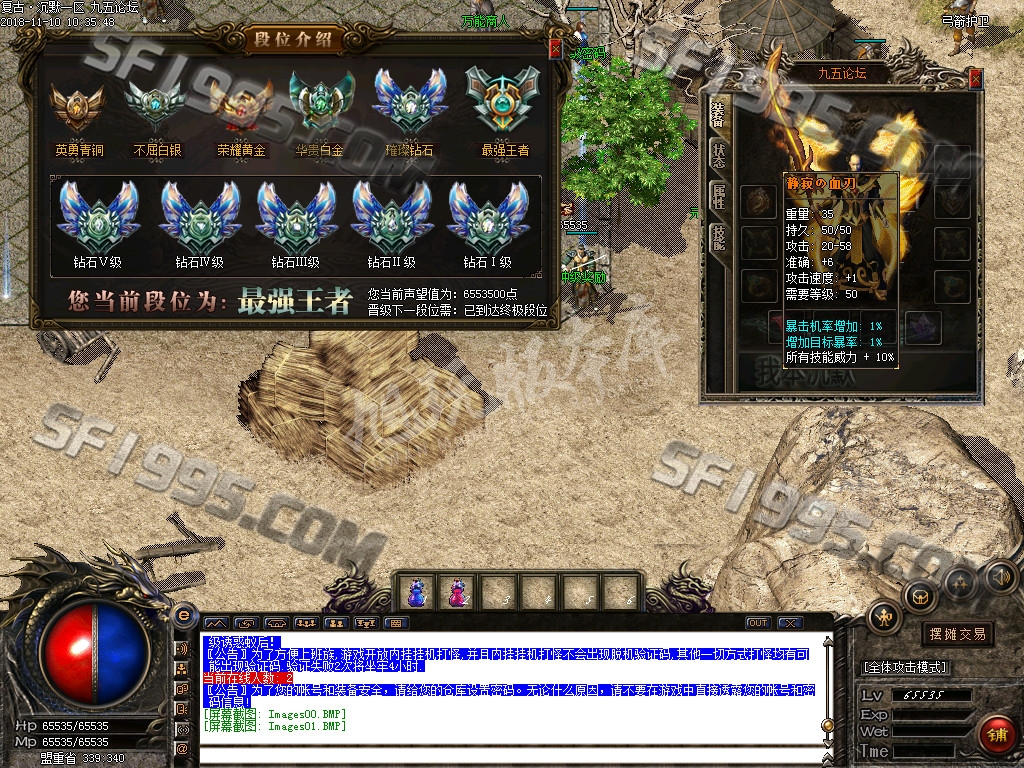Image resolution: width=1024 pixels, height=768 pixels.
Task: Select the 璀璨钻石 diamond rank badge
Action: pyautogui.click(x=409, y=103)
